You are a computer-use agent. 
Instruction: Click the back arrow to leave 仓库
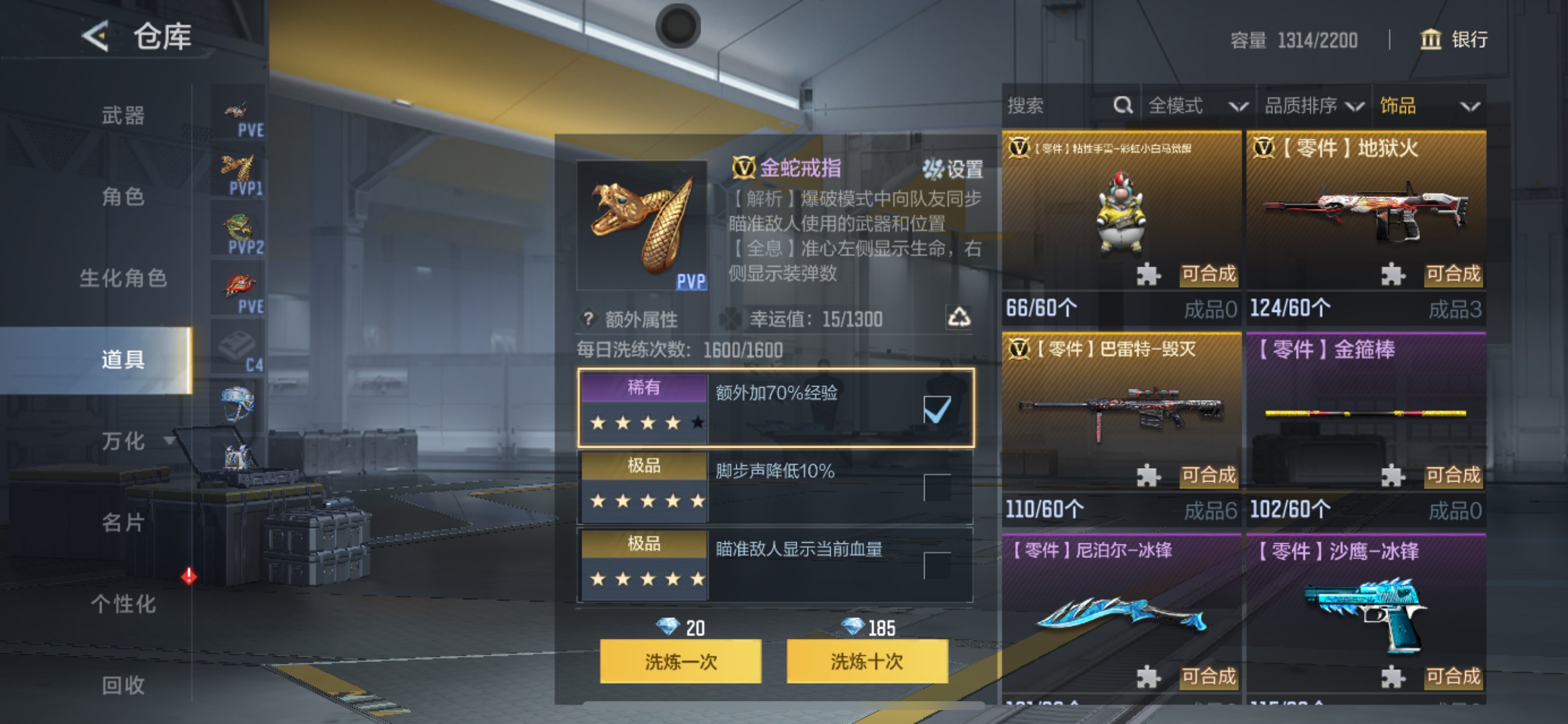click(97, 37)
